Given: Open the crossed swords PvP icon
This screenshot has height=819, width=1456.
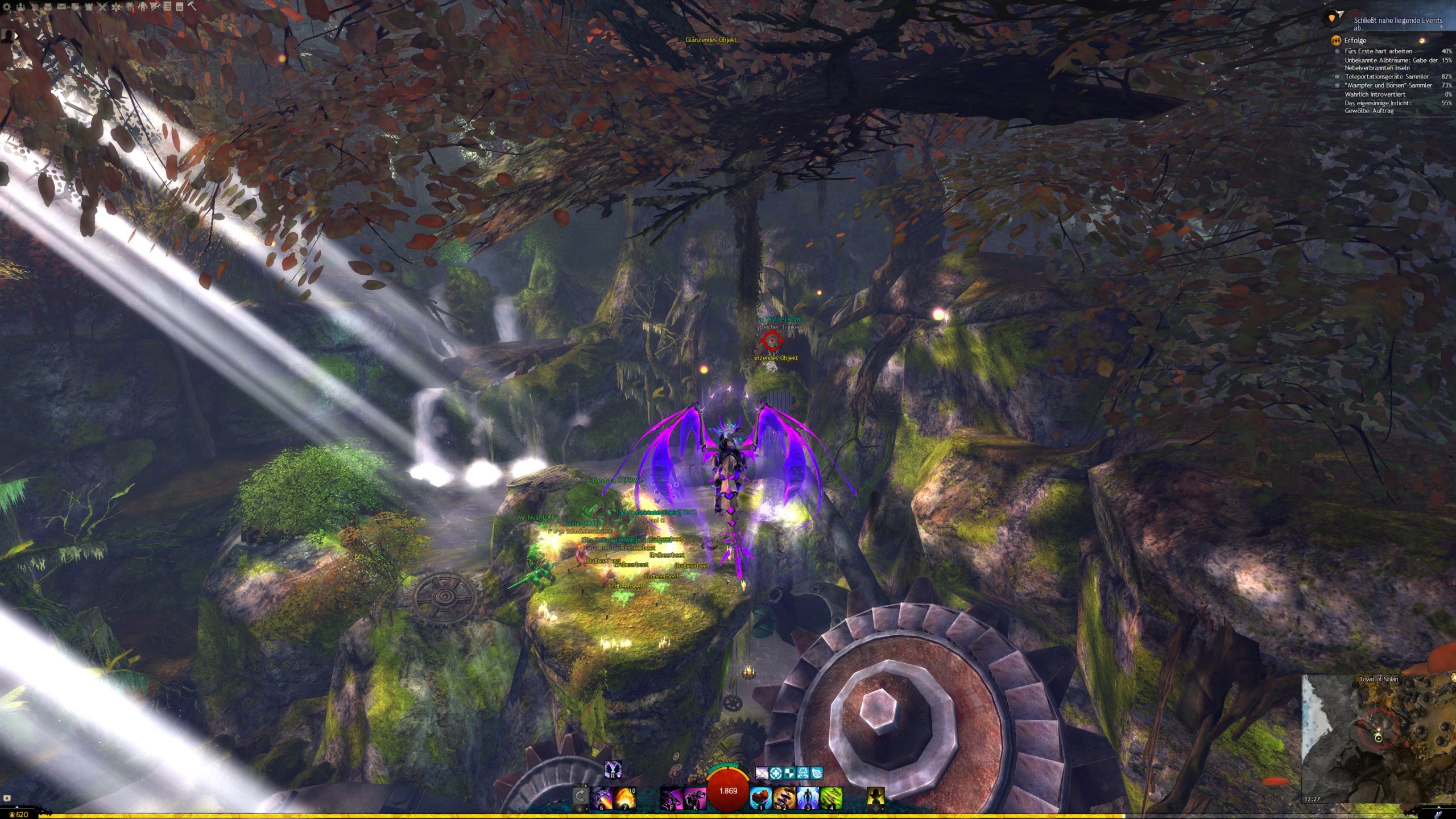Looking at the screenshot, I should point(102,7).
